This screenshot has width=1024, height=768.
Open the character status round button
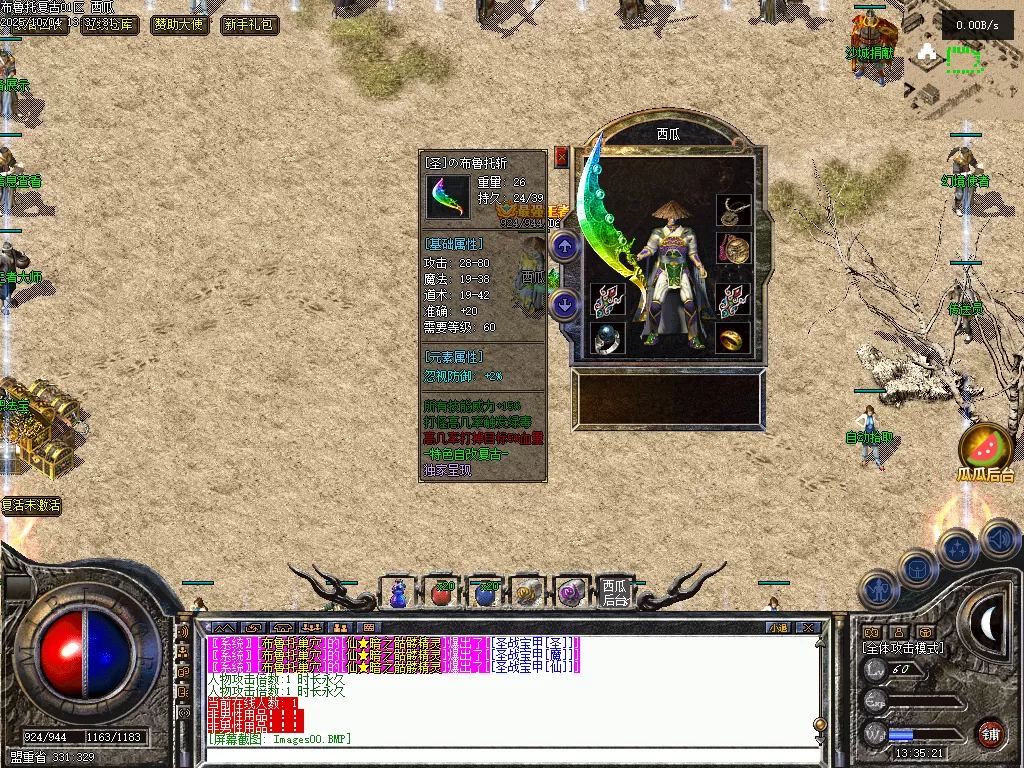coord(879,591)
